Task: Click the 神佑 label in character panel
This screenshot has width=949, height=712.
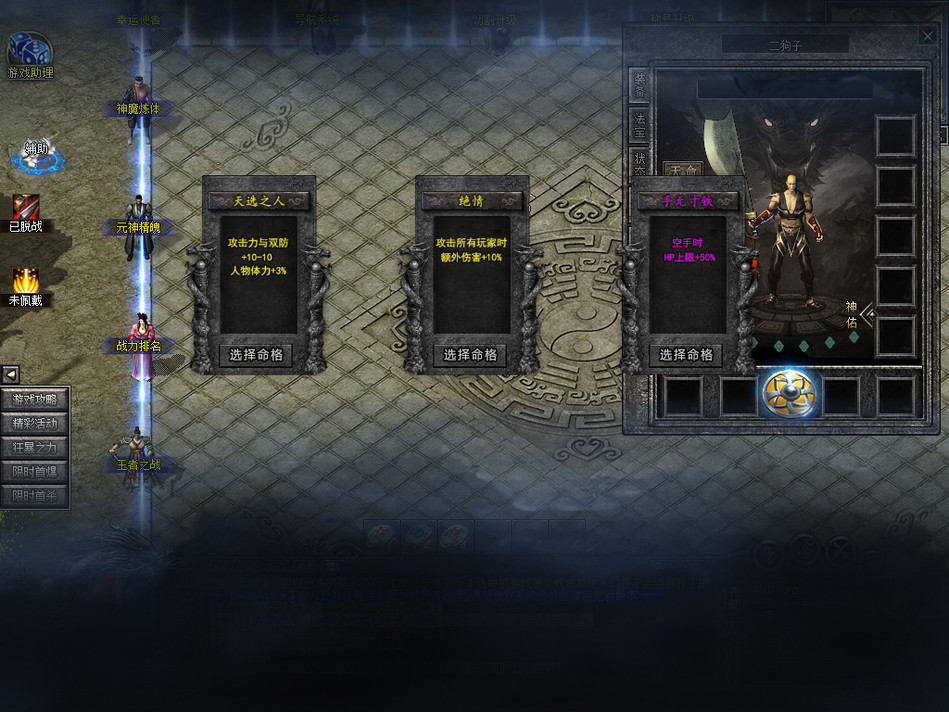Action: coord(852,315)
